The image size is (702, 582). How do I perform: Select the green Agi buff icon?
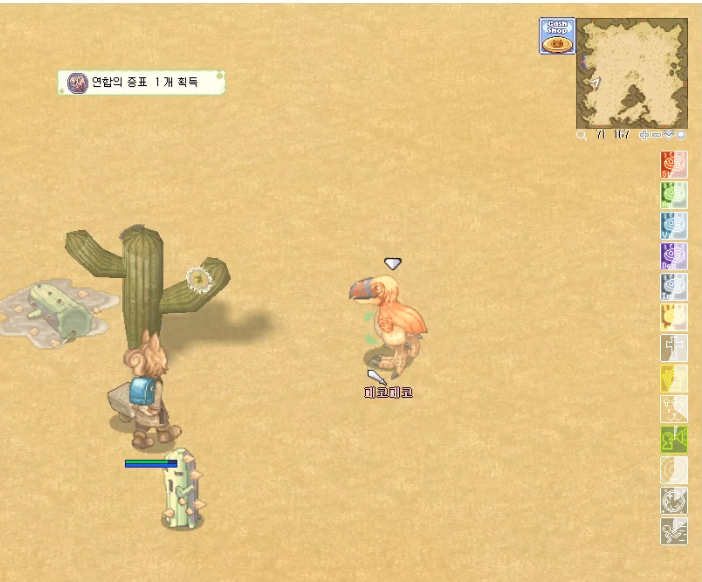coord(674,195)
